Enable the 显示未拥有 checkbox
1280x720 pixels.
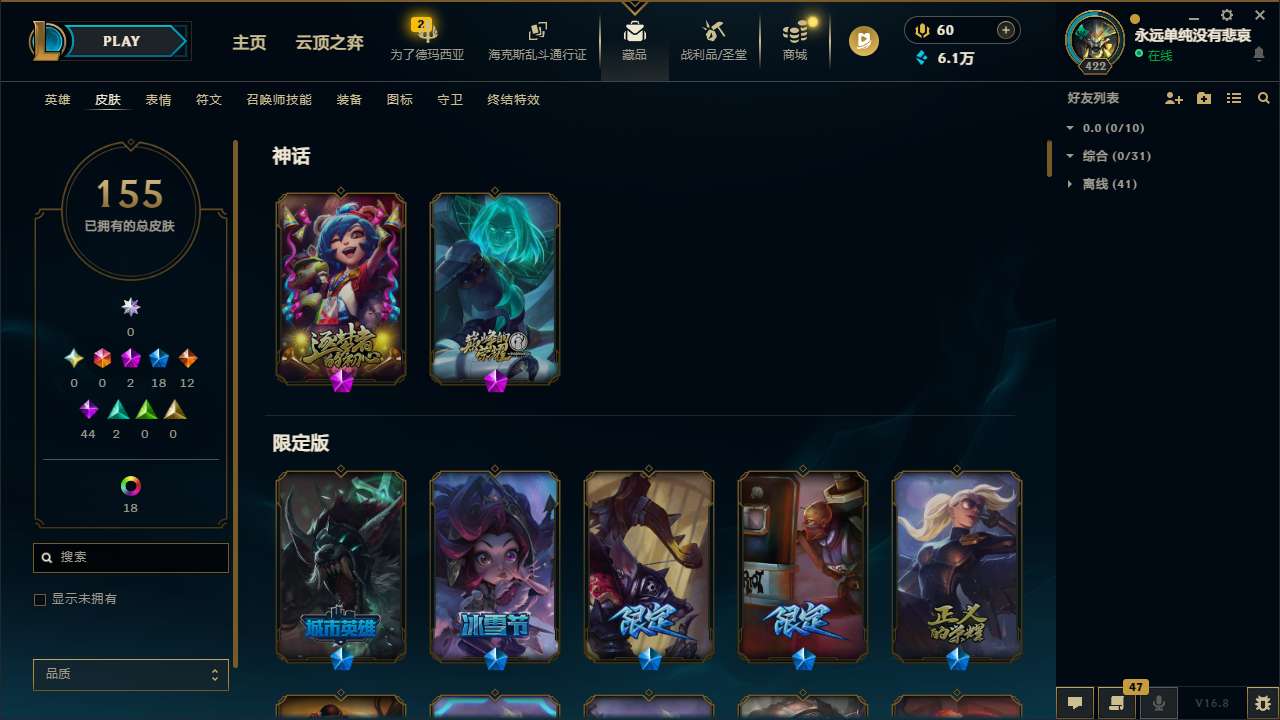(x=40, y=599)
